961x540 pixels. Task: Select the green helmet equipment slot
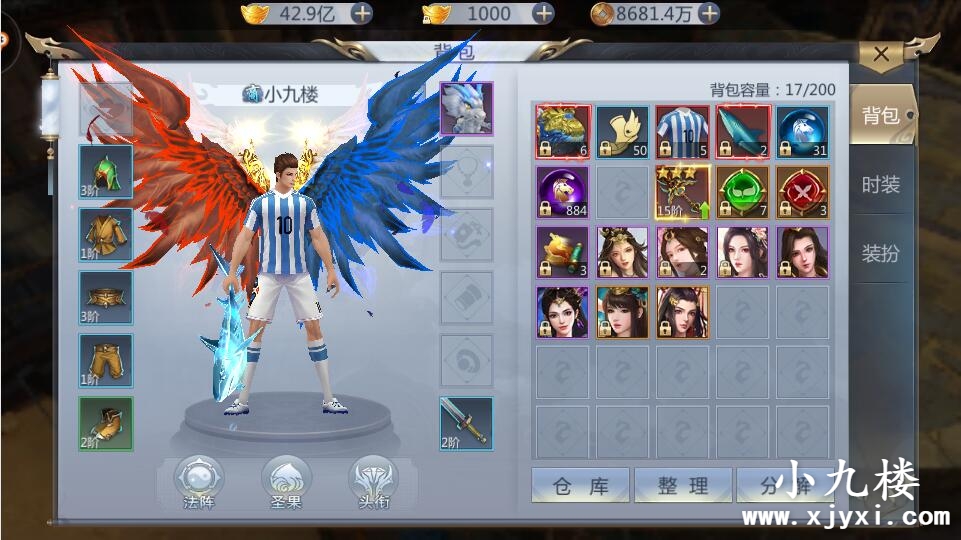point(106,172)
